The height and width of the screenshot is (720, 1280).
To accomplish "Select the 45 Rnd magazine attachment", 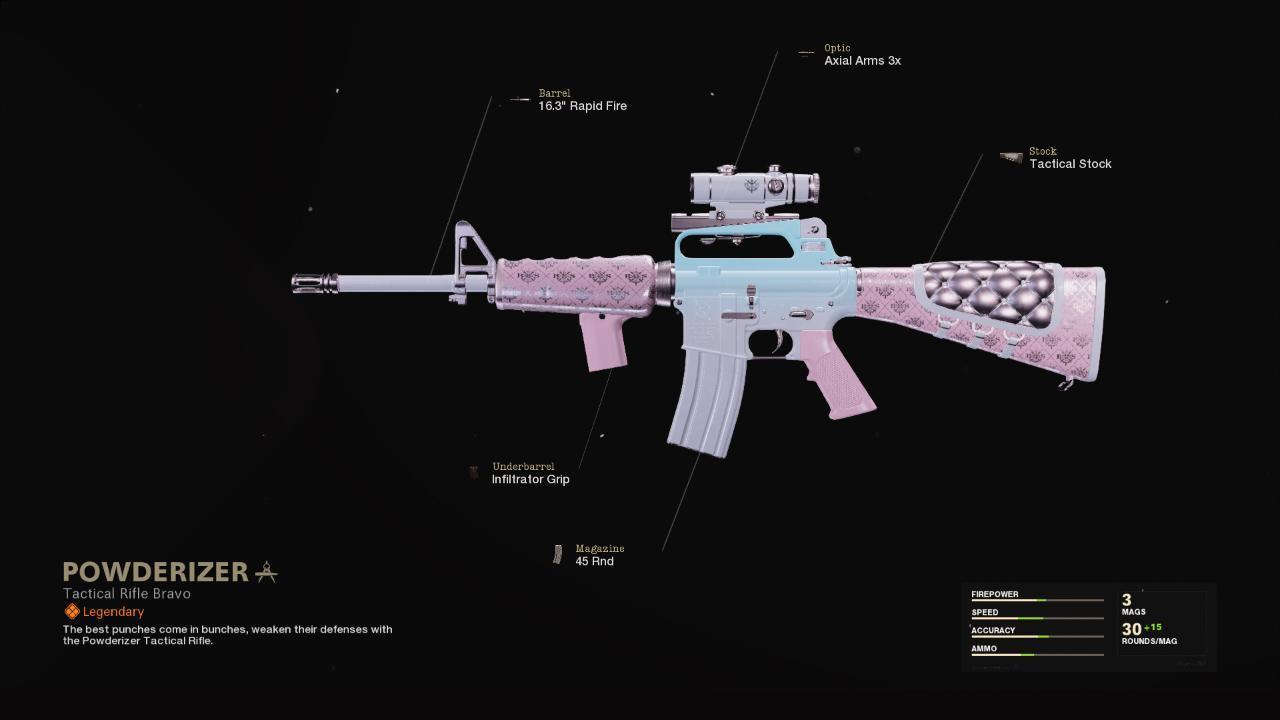I will point(594,561).
